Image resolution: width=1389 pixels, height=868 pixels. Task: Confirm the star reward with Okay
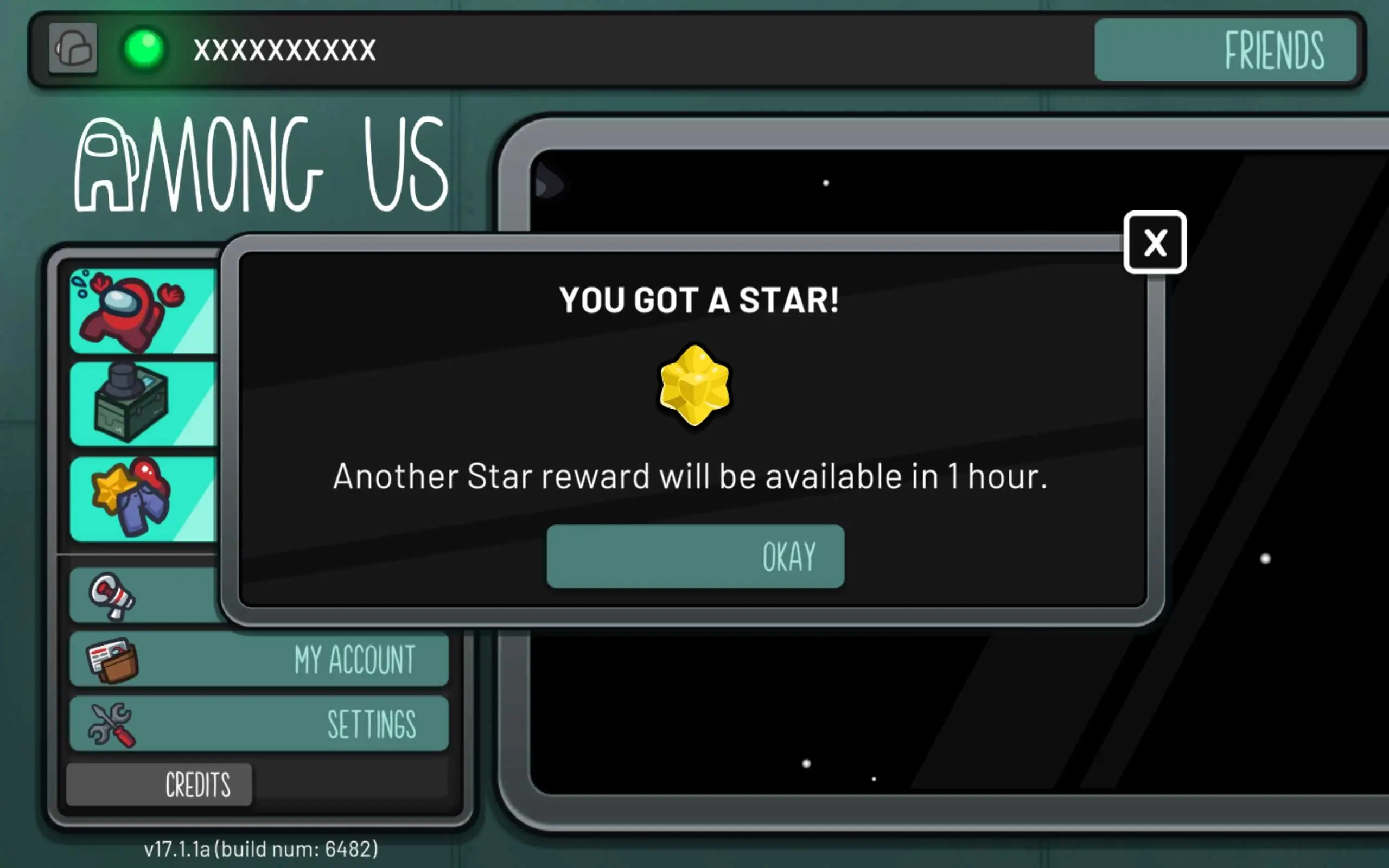click(x=695, y=556)
